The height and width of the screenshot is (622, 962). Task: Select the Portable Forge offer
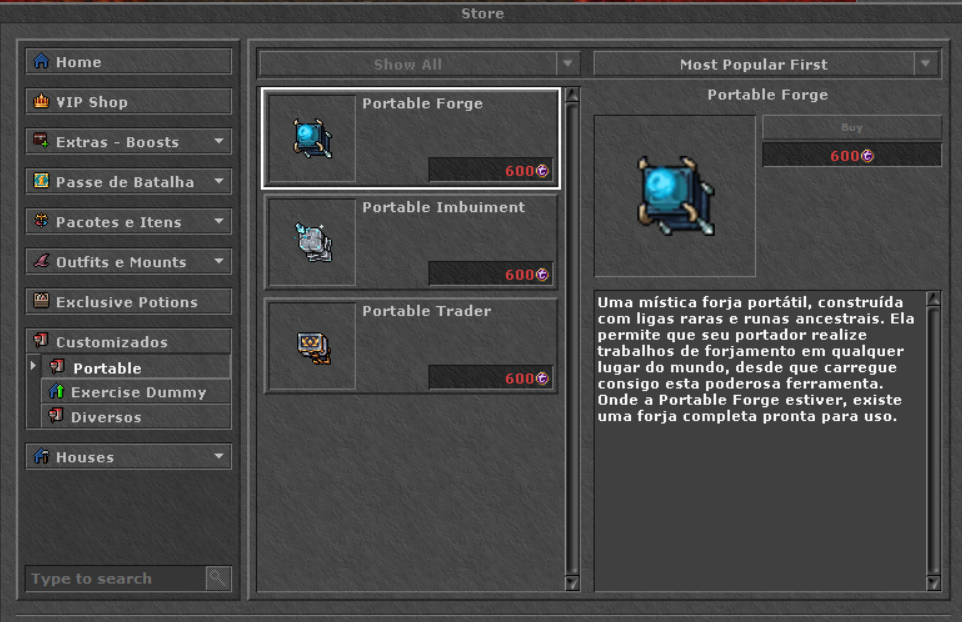click(410, 138)
